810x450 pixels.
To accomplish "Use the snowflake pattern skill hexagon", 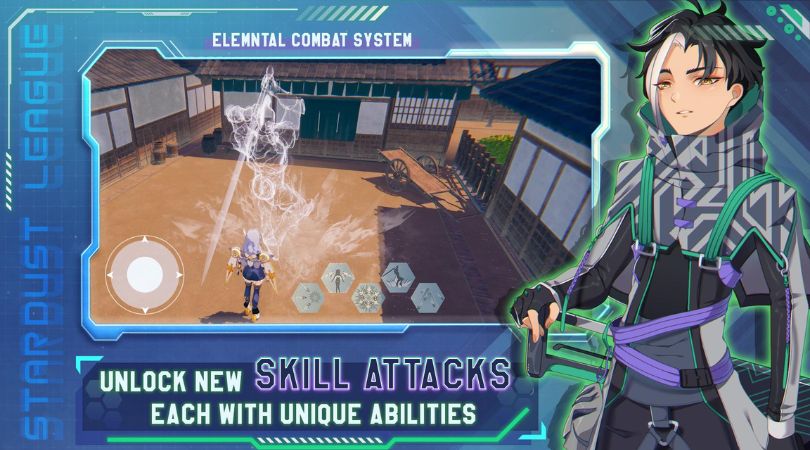I will [x=367, y=295].
